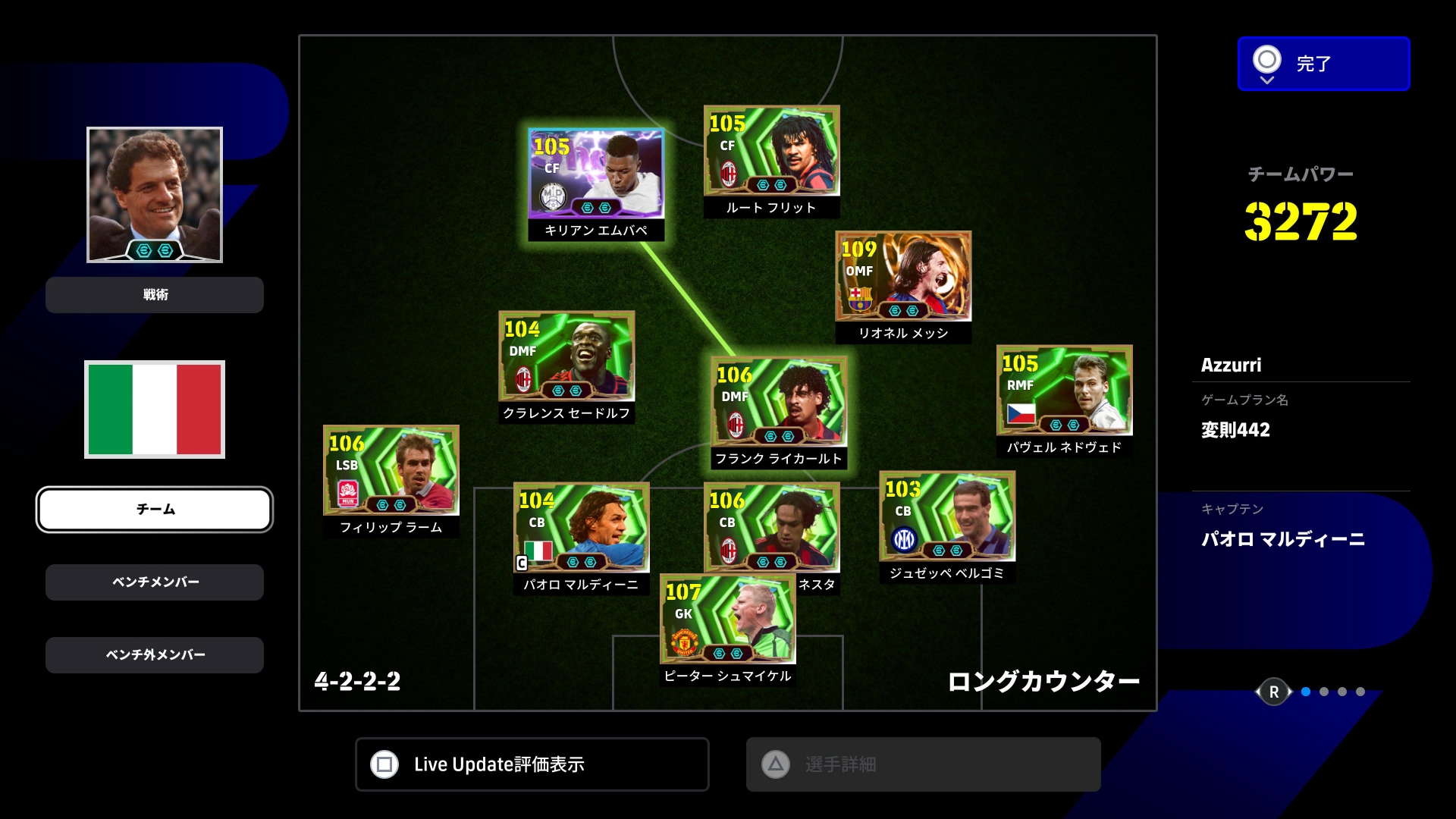
Task: Select the manager portrait card
Action: click(155, 195)
